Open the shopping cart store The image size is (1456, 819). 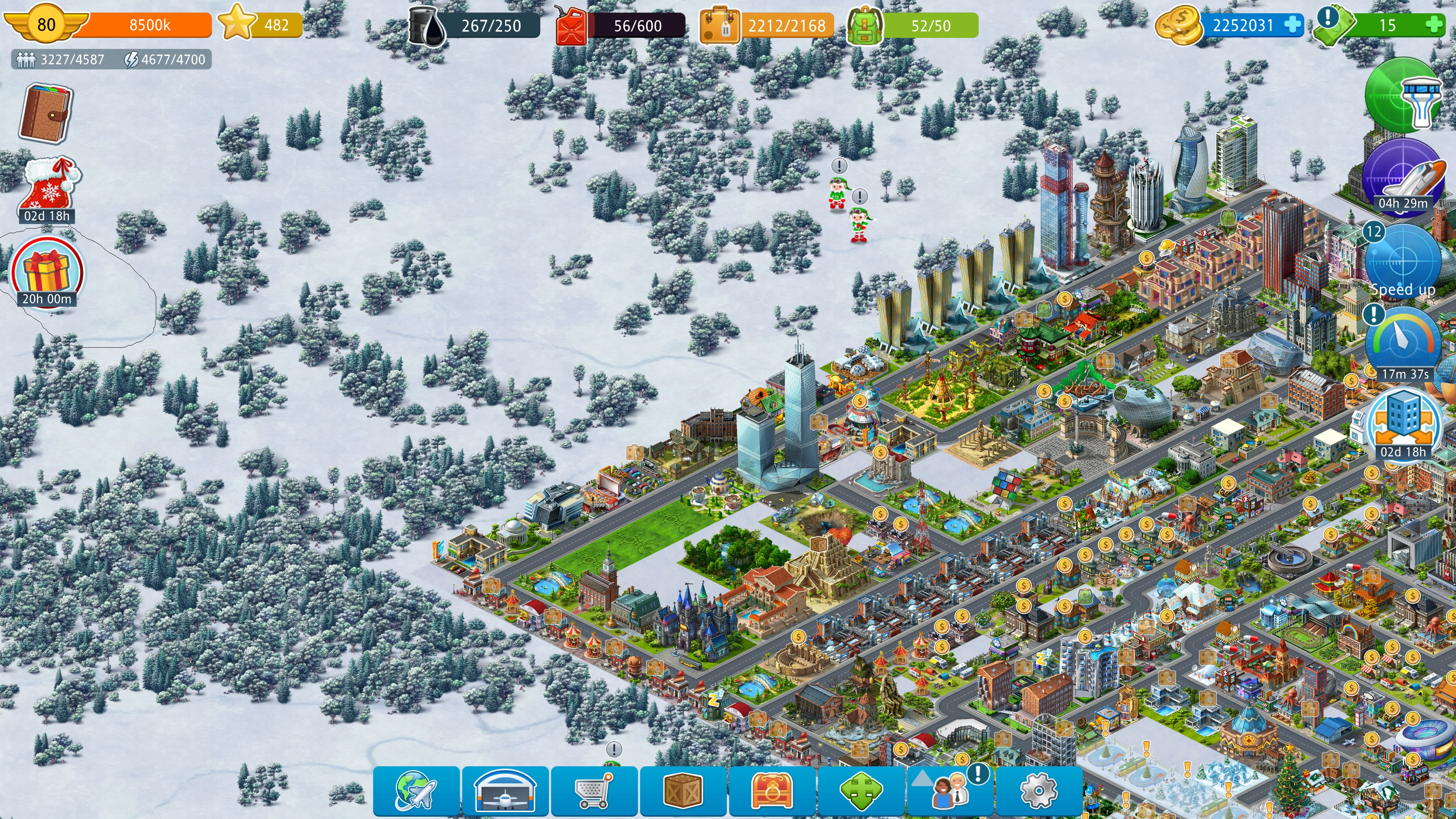pos(593,791)
